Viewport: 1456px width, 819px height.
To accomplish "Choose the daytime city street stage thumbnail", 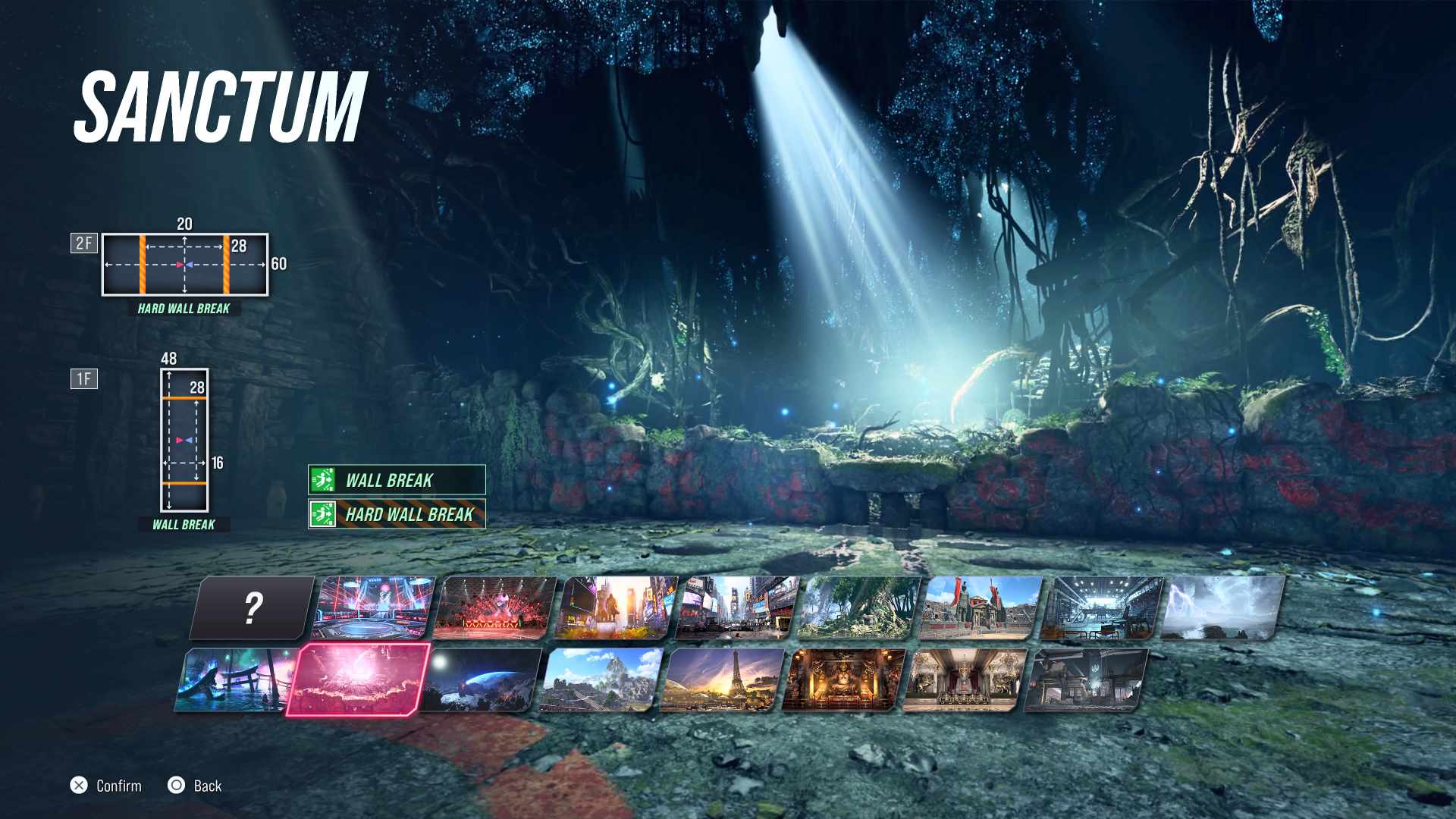I will coord(739,608).
